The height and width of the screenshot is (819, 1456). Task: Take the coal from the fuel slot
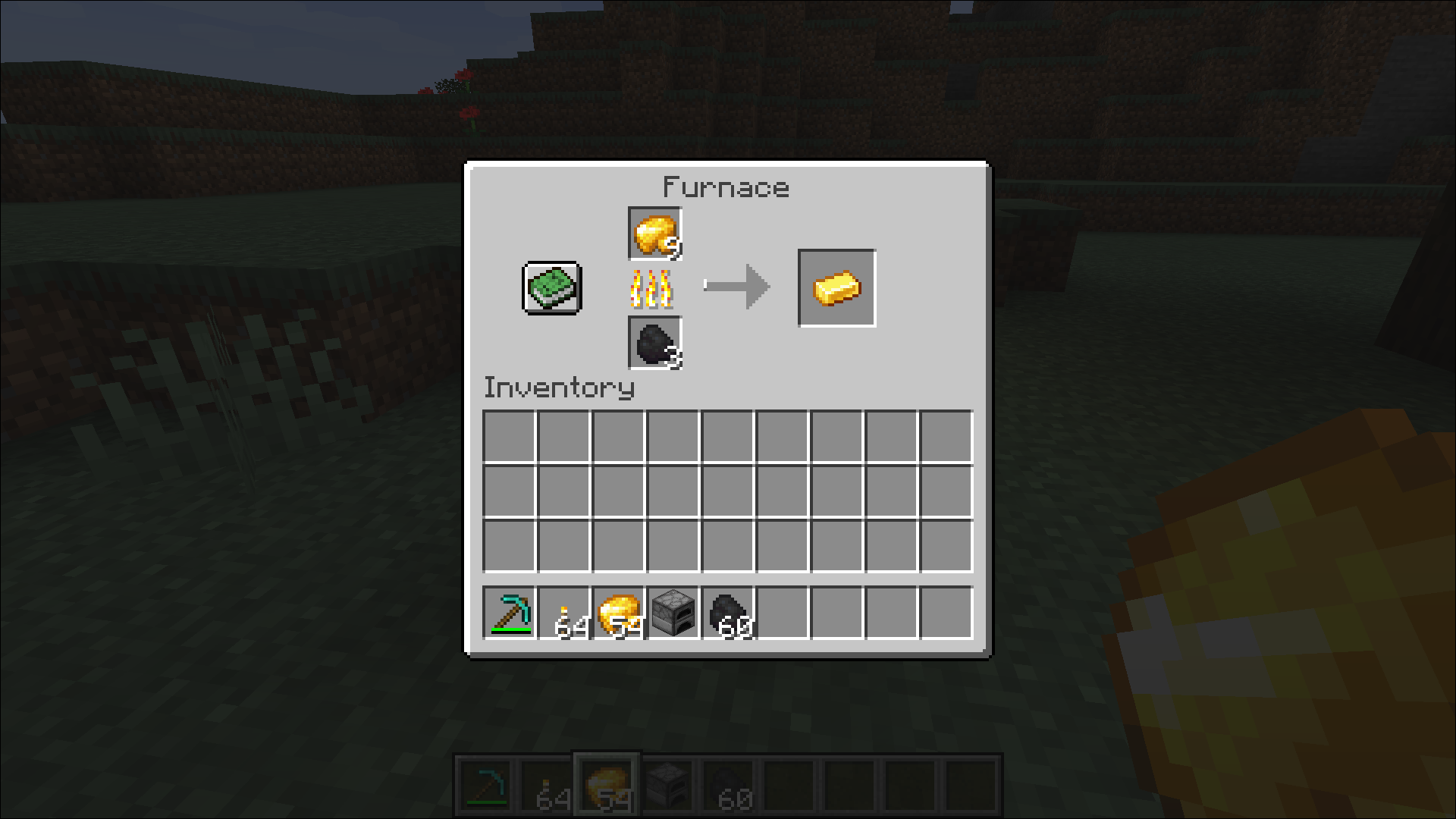coord(655,344)
